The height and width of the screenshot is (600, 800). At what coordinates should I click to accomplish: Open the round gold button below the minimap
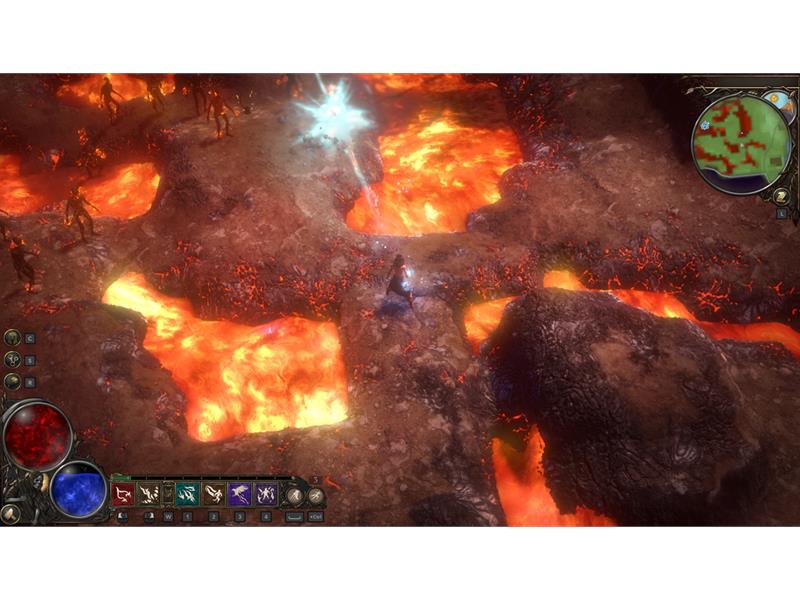click(x=781, y=196)
